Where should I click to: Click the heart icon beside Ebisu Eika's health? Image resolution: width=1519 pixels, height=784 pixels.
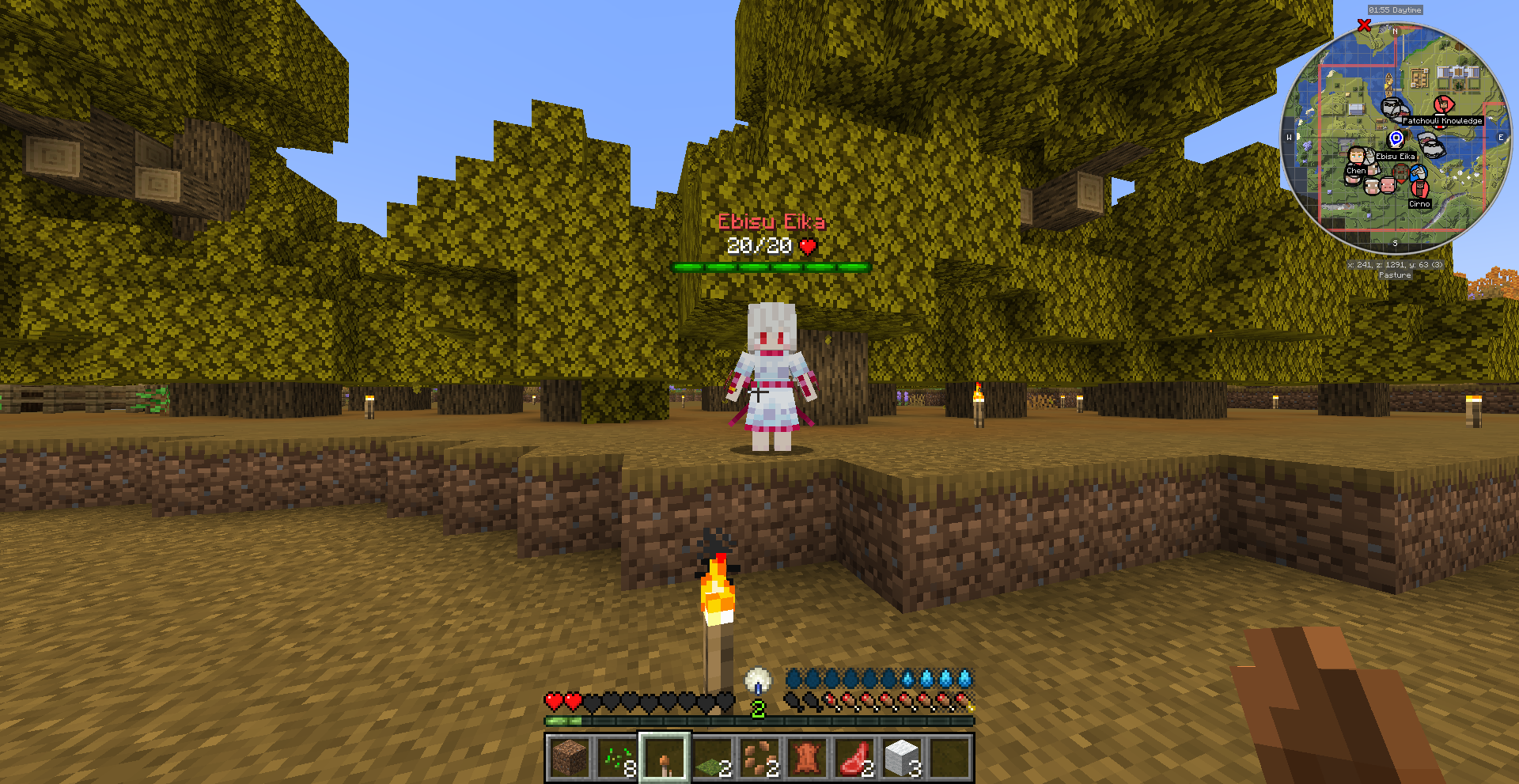tap(806, 246)
